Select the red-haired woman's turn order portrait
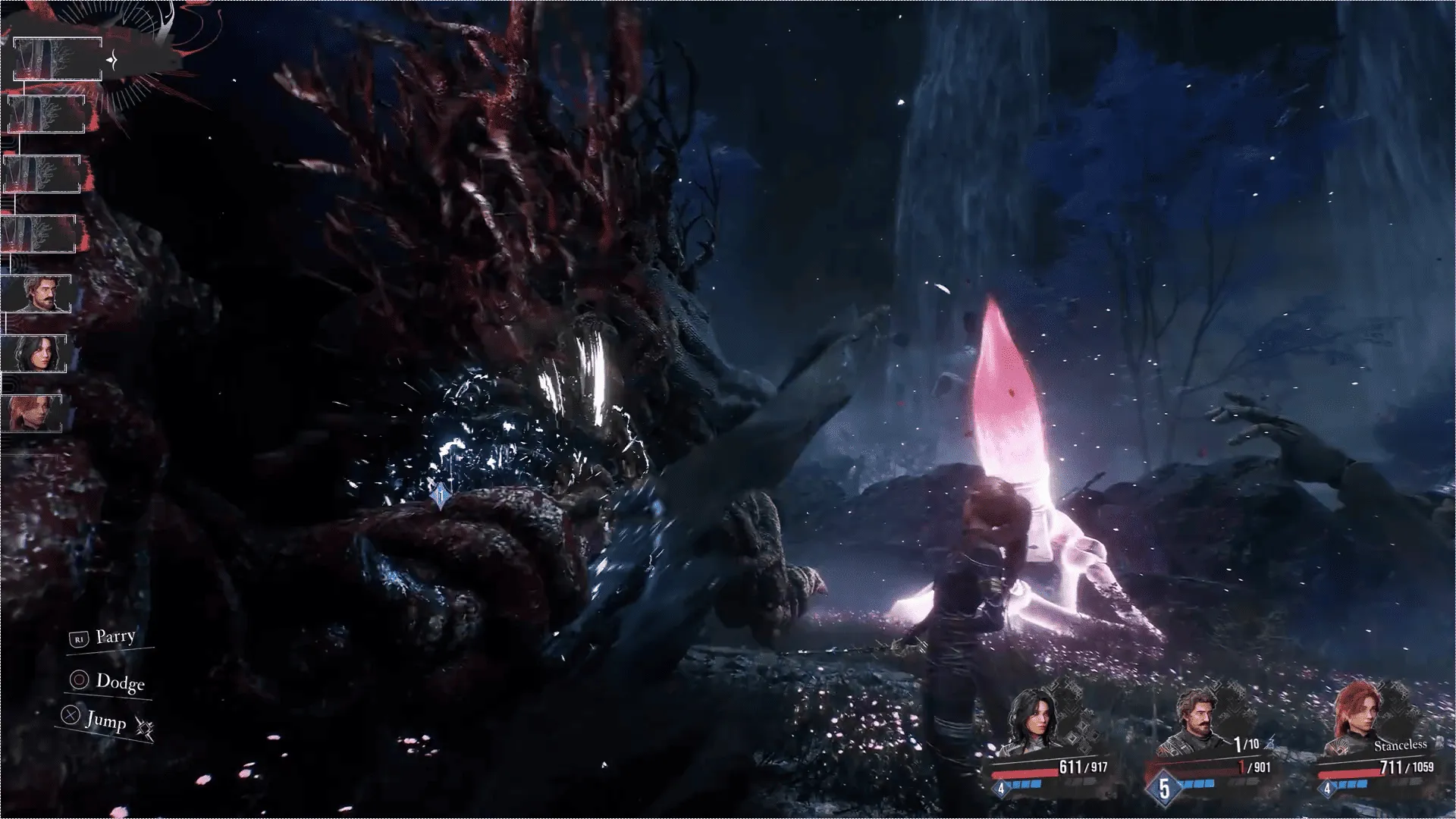1456x819 pixels. pos(33,413)
